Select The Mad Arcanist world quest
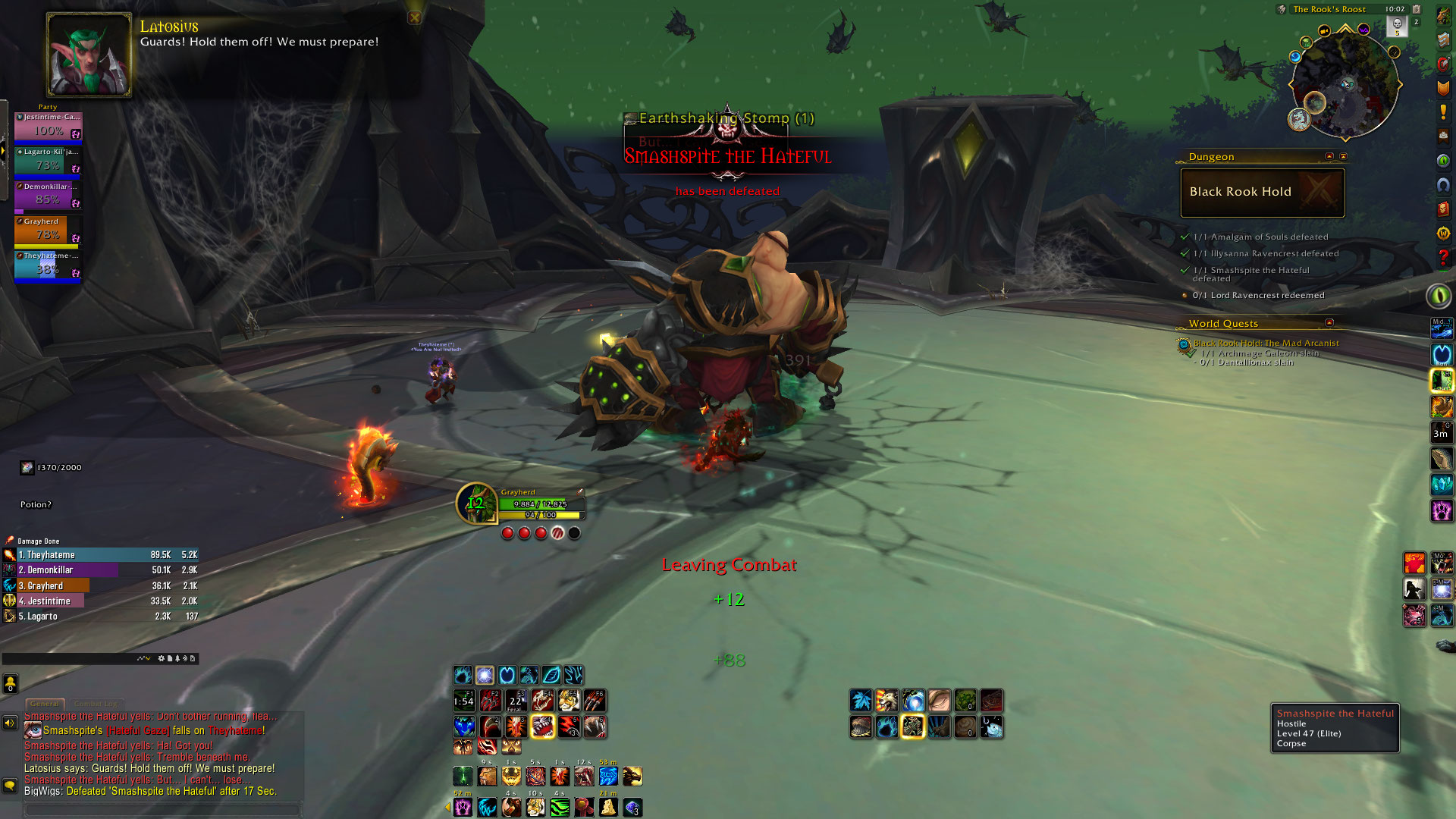Screen dimensions: 1456x819 coord(1266,343)
